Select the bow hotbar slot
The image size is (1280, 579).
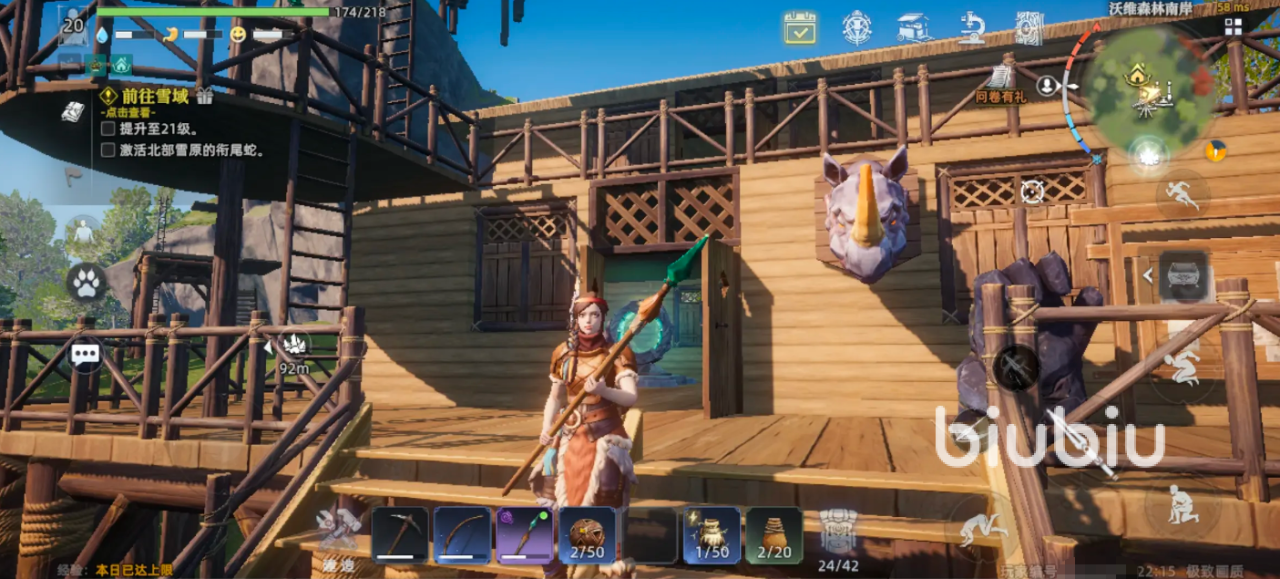tap(462, 535)
